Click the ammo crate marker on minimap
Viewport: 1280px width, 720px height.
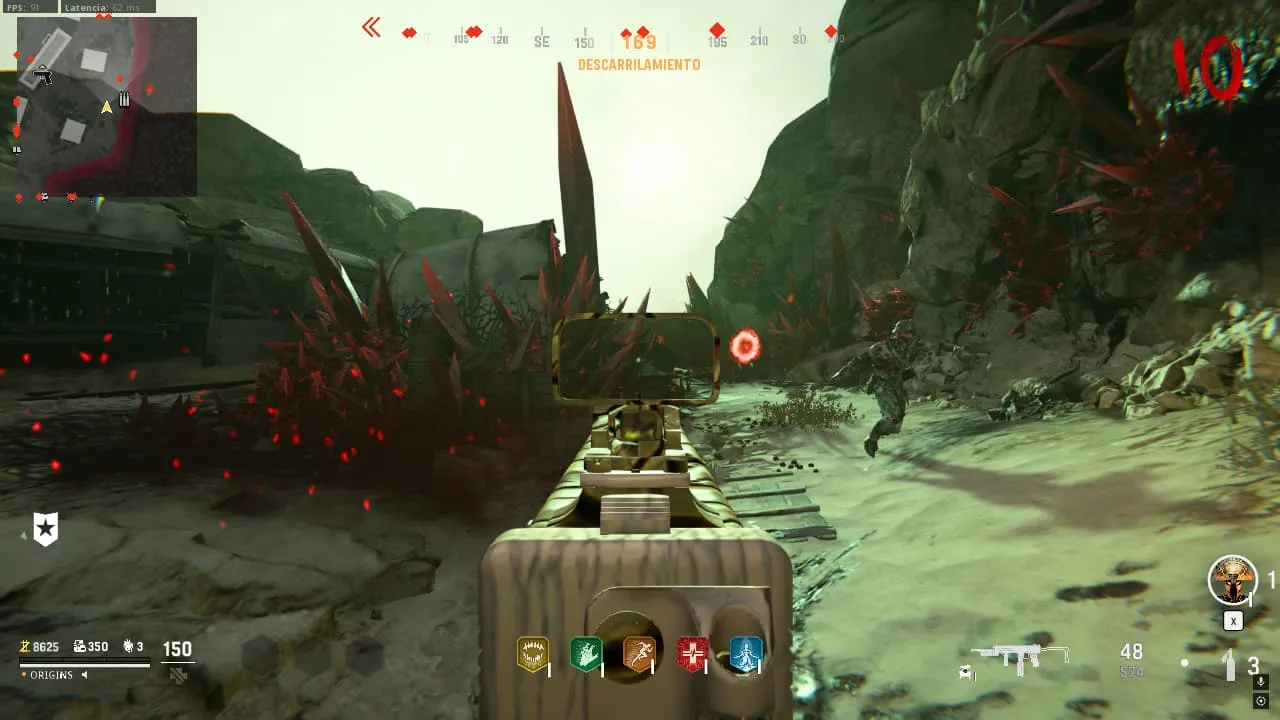click(x=124, y=99)
